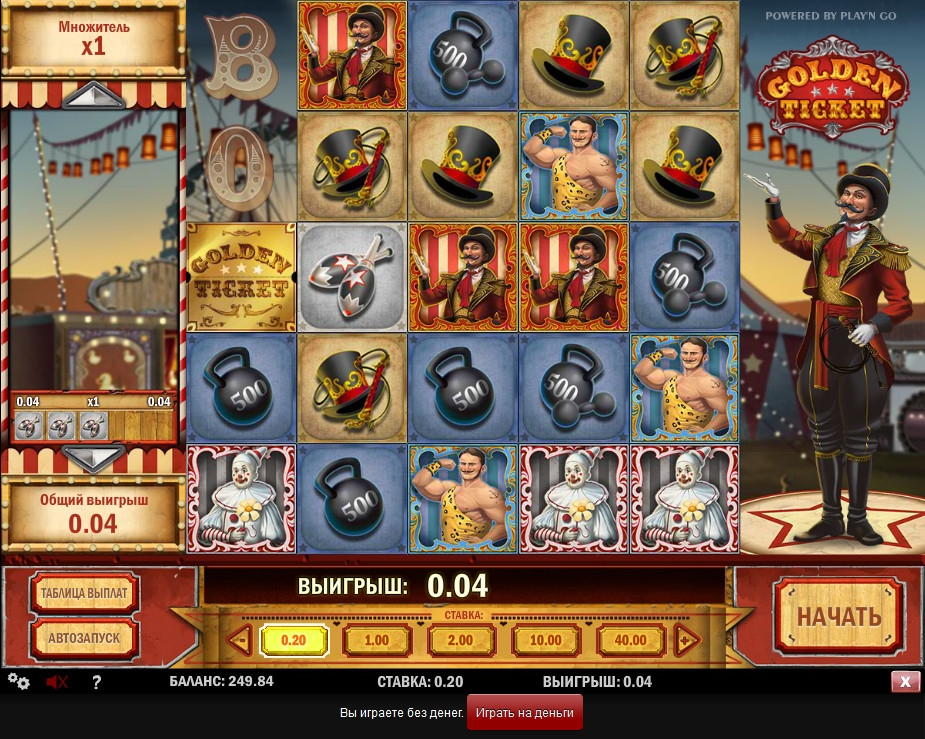Click the left bet arrow
925x739 pixels.
coord(239,641)
